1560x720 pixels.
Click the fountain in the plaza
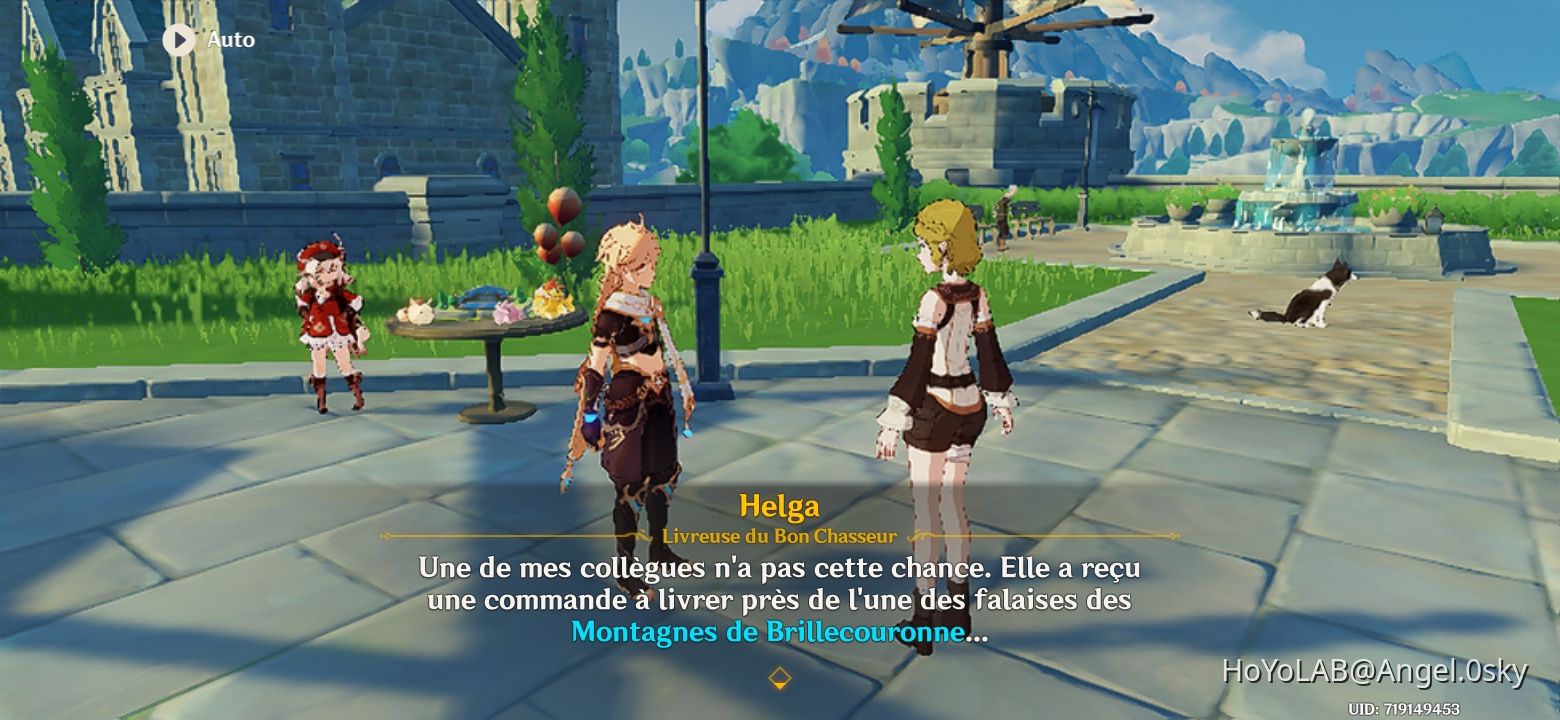tap(1295, 185)
